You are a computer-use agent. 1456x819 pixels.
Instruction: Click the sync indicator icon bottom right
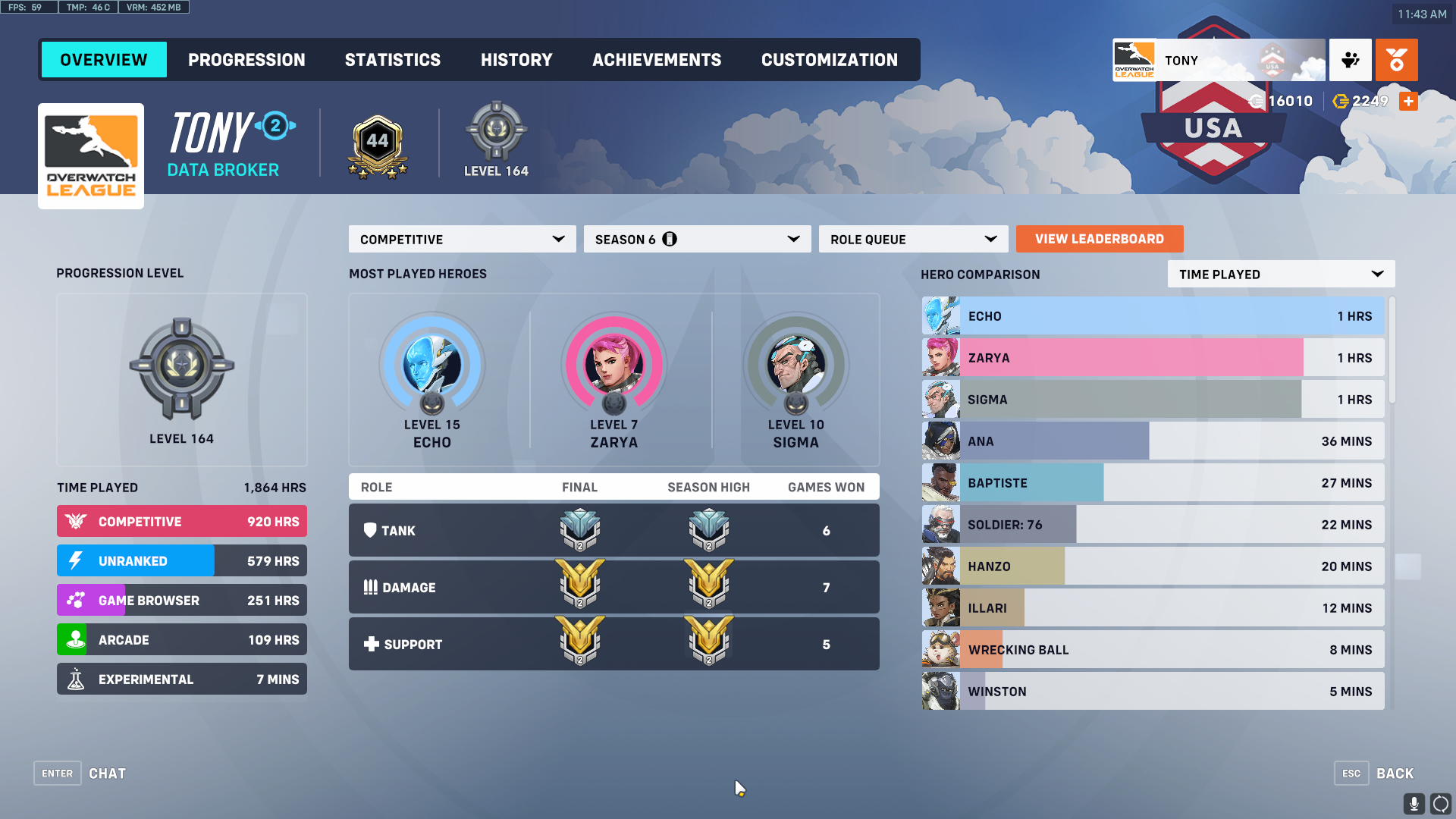pyautogui.click(x=1439, y=802)
